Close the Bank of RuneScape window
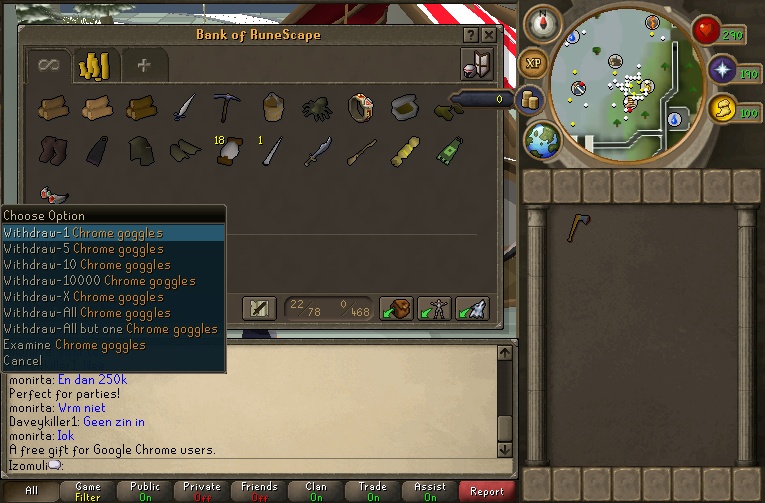The height and width of the screenshot is (503, 765). pyautogui.click(x=488, y=35)
